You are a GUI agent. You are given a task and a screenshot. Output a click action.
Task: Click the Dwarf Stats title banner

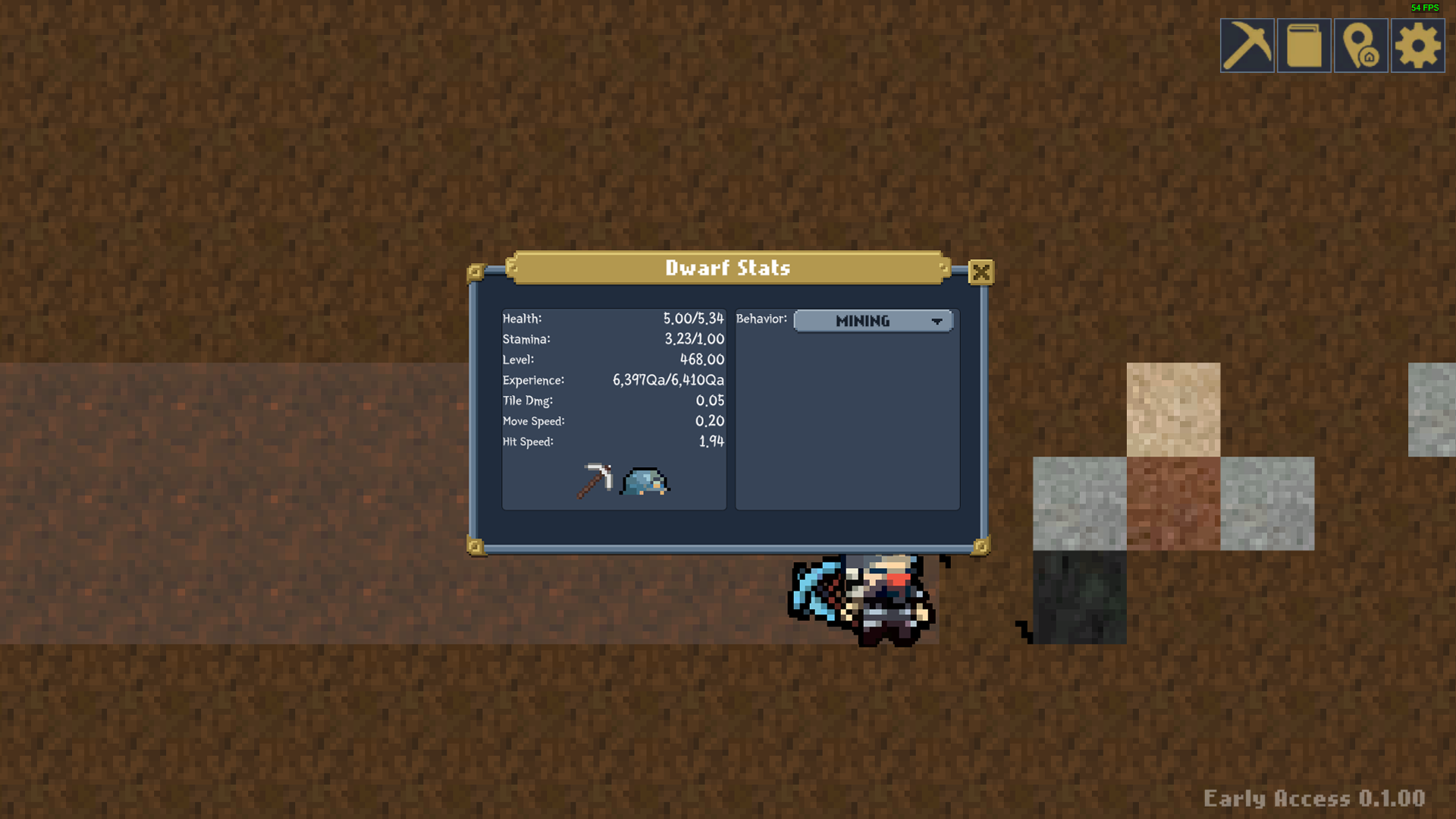[x=727, y=268]
